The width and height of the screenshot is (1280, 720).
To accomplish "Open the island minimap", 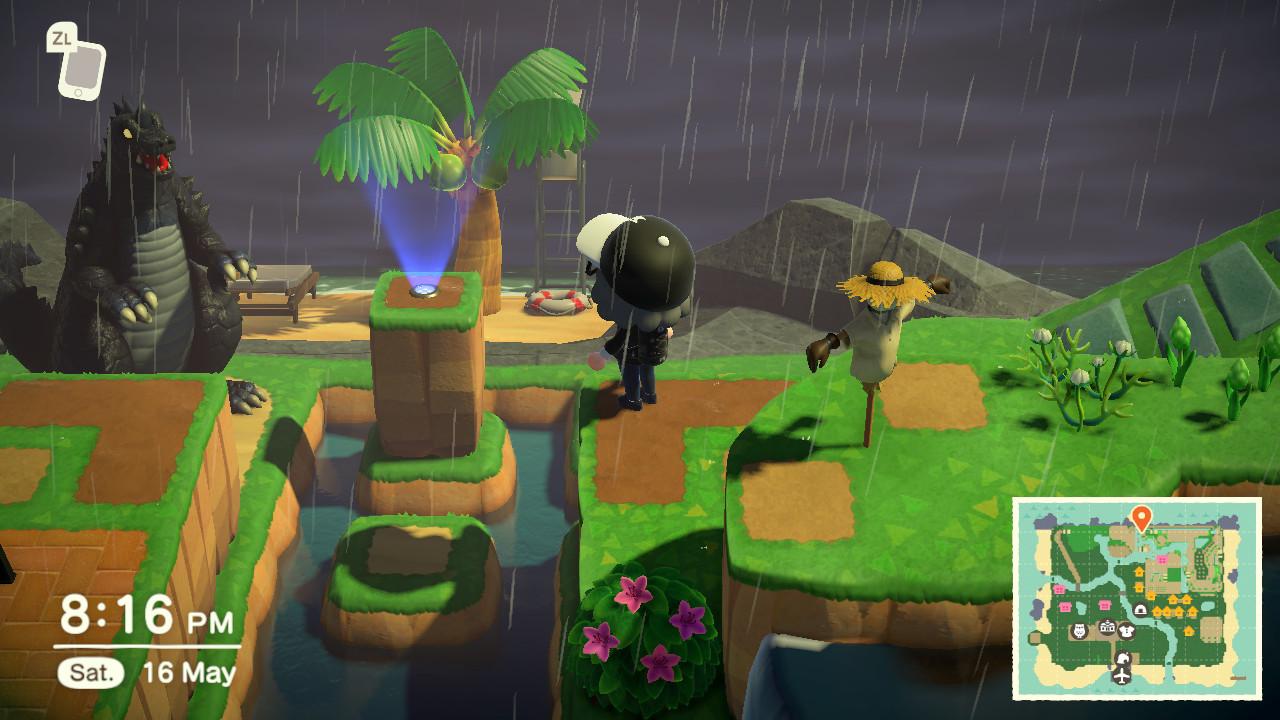I will point(1137,597).
